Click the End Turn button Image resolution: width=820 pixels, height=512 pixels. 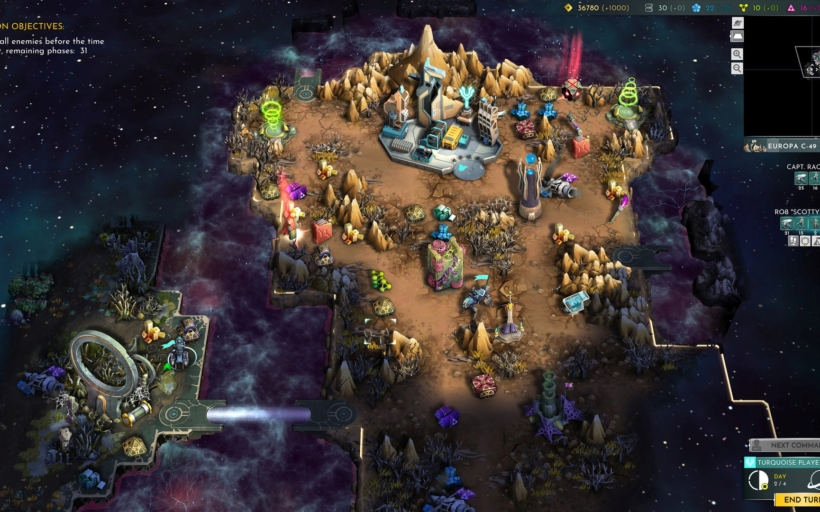pyautogui.click(x=798, y=499)
